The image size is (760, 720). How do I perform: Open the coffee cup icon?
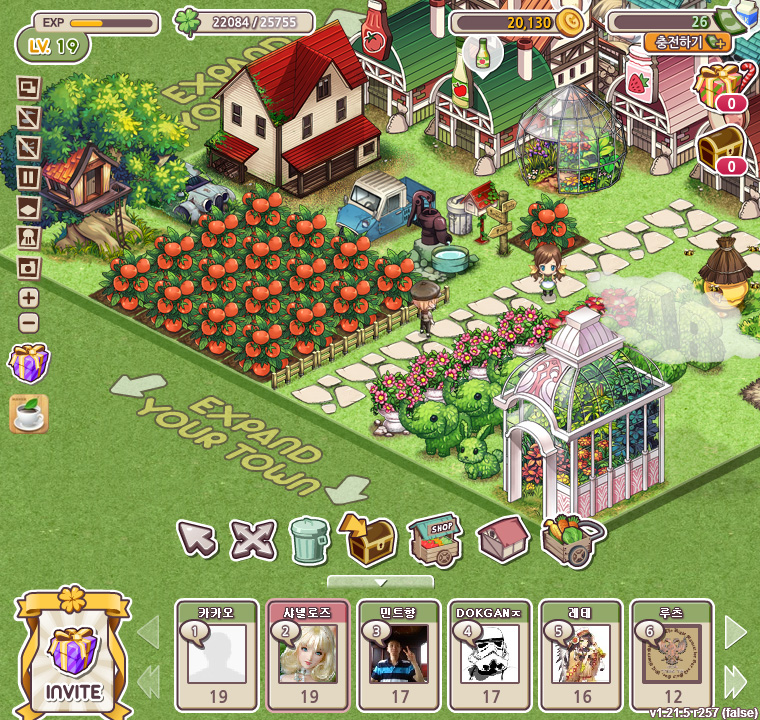(x=29, y=413)
